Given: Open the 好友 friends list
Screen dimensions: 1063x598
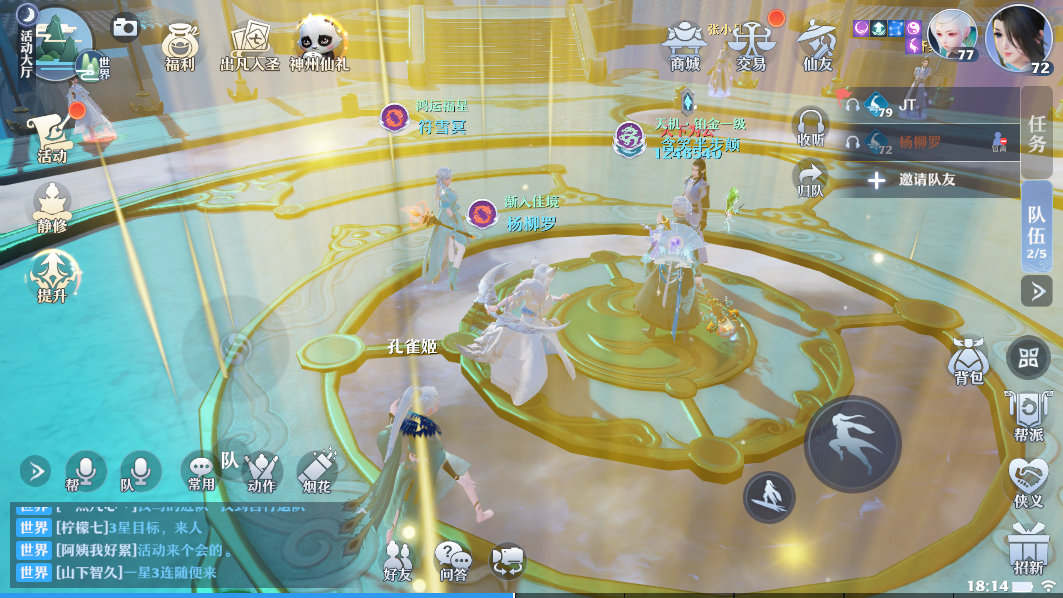Looking at the screenshot, I should pos(398,561).
